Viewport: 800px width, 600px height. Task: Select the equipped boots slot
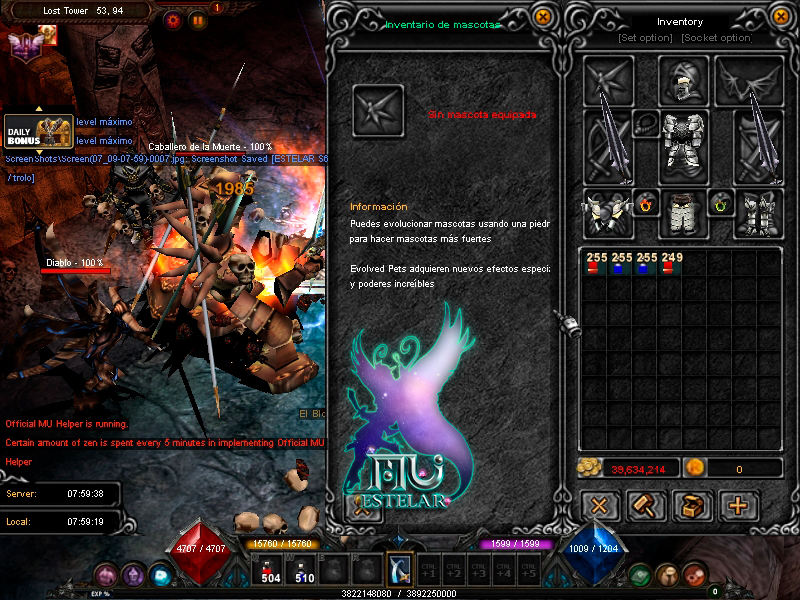point(759,214)
